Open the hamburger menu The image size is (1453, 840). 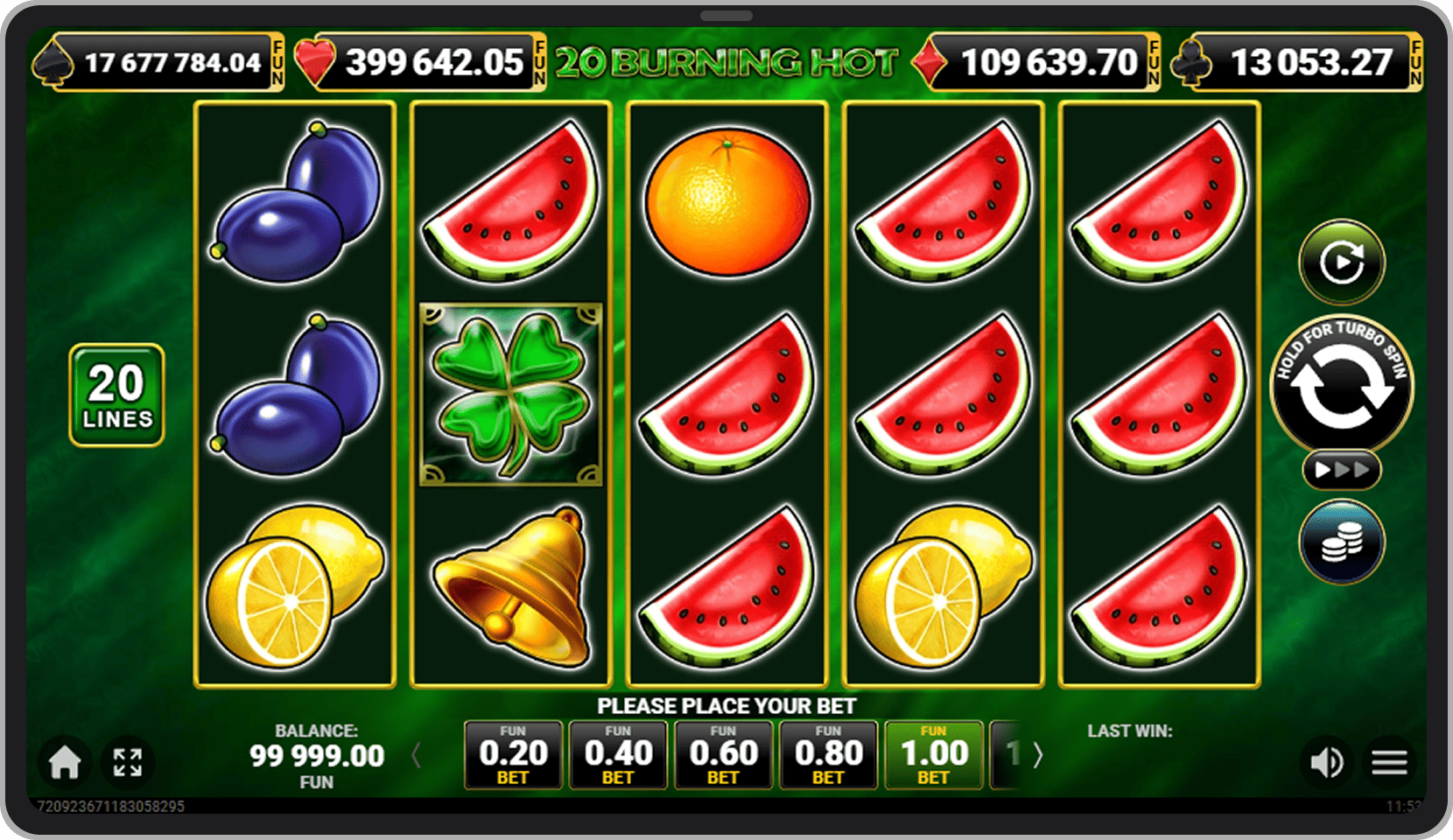[1389, 762]
